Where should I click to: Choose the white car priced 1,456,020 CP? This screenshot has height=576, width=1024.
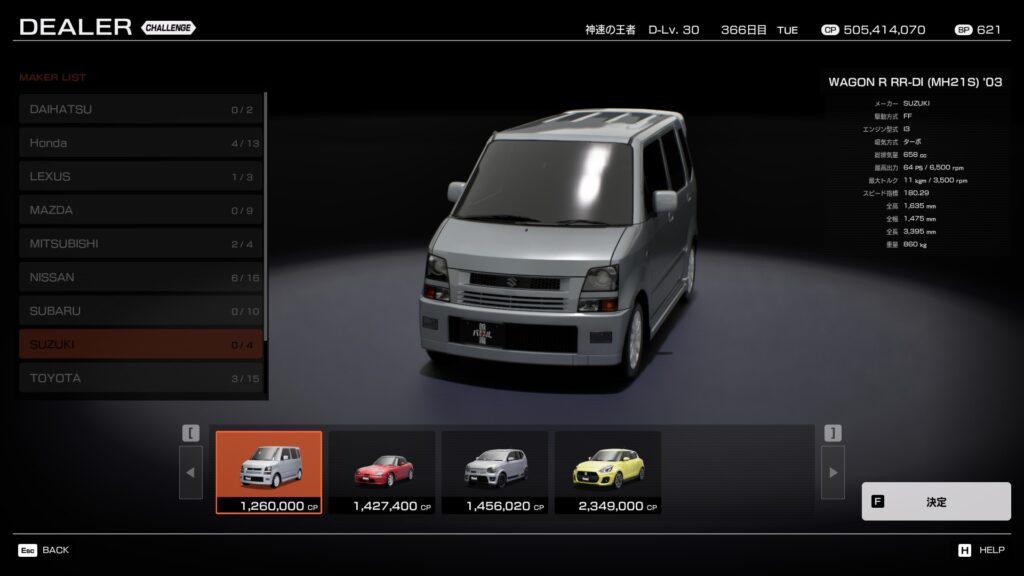tap(495, 472)
